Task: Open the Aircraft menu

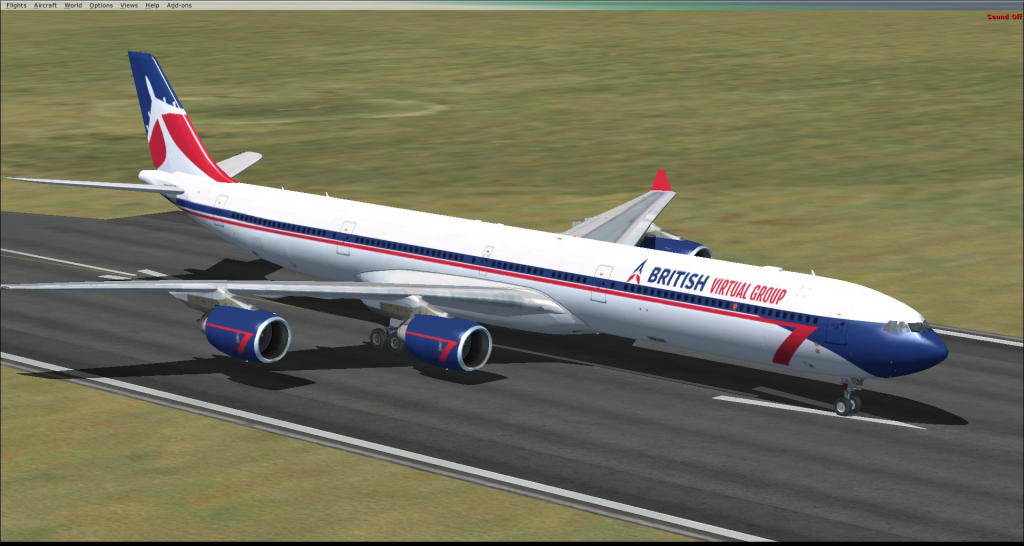Action: (x=45, y=5)
